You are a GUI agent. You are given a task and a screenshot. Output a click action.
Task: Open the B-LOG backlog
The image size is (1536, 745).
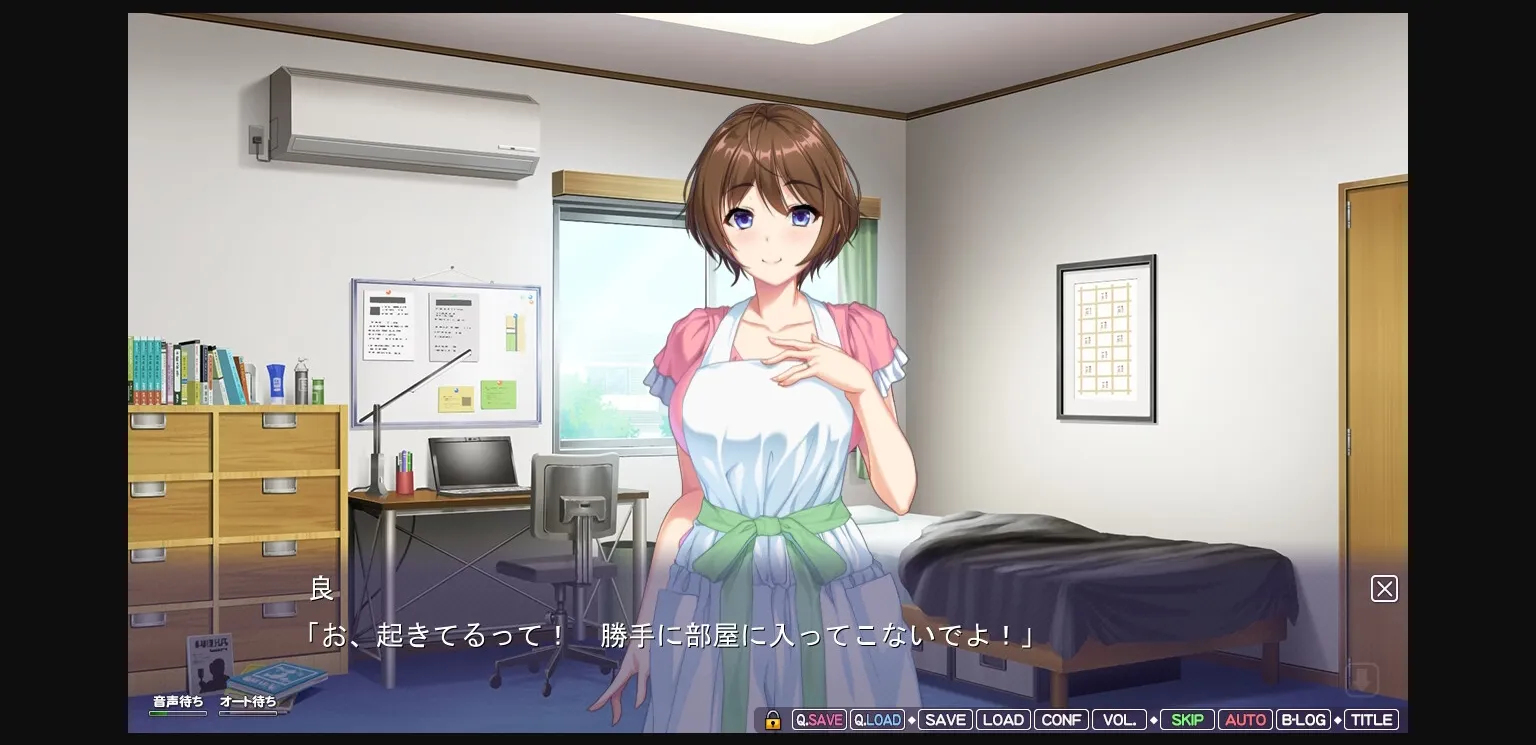pos(1303,719)
